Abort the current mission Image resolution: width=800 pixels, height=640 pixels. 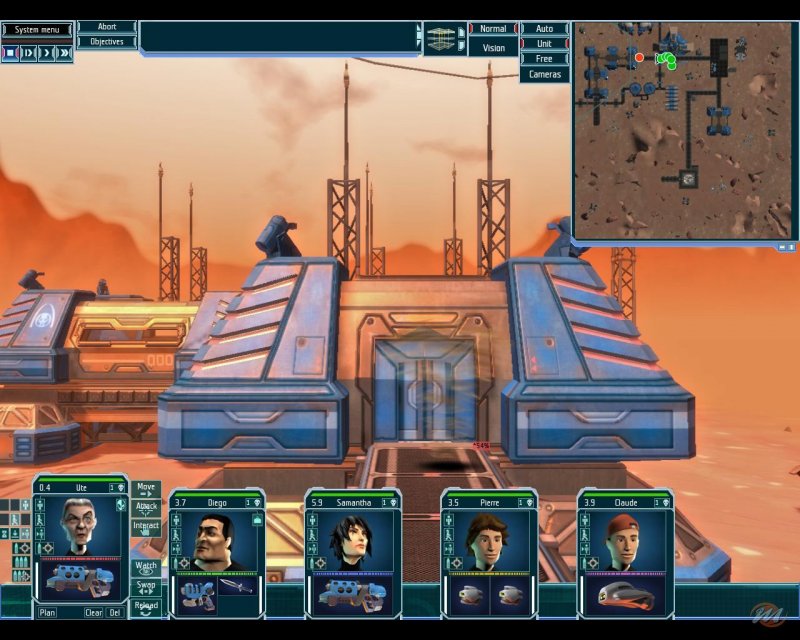[x=107, y=27]
